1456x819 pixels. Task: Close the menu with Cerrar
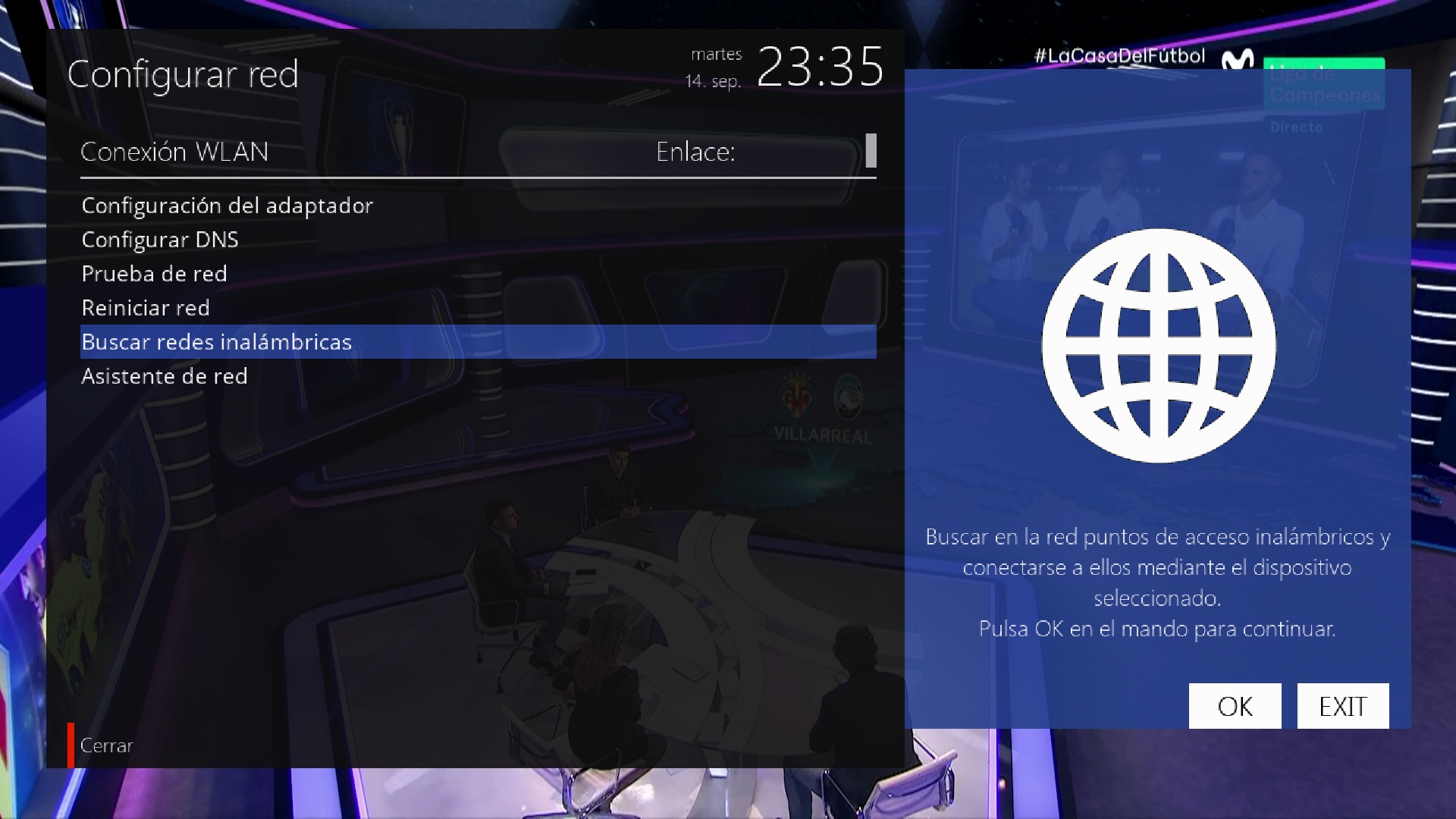[106, 745]
